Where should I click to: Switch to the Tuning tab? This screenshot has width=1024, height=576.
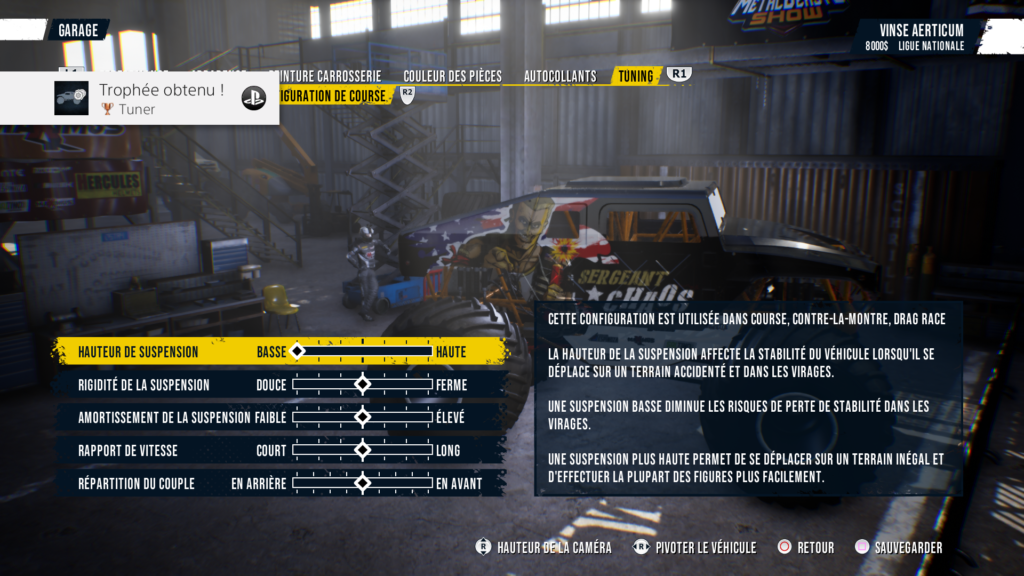636,76
